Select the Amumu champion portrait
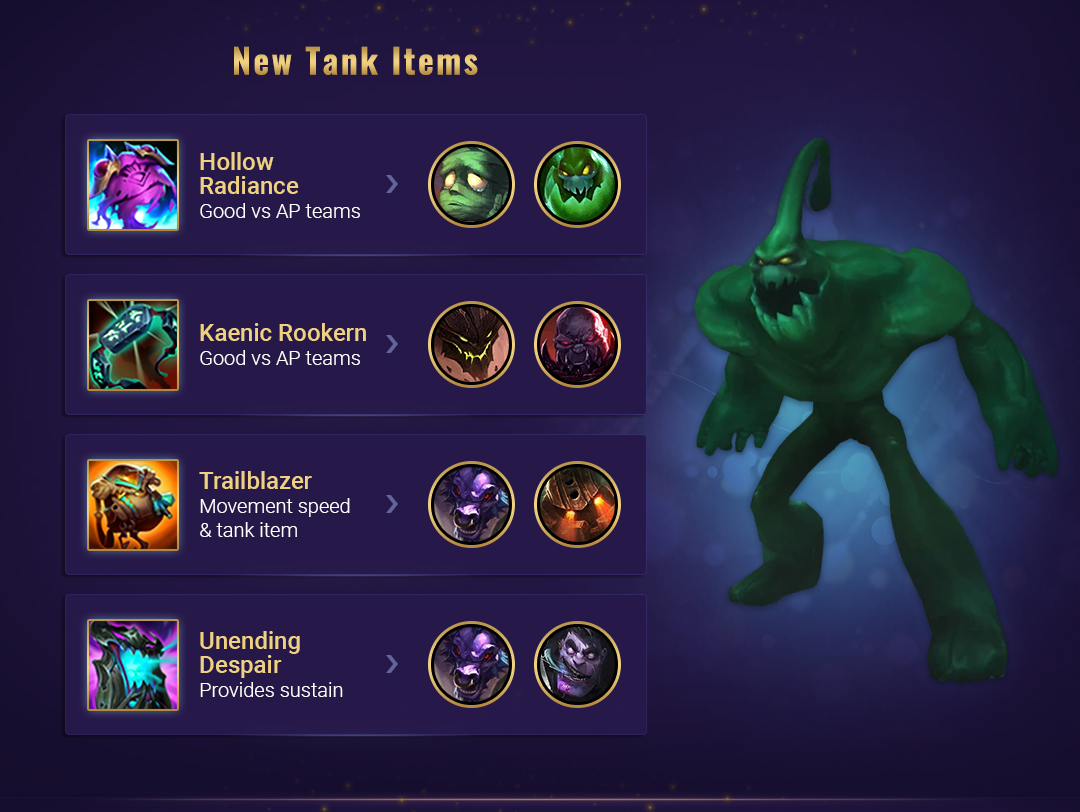 point(471,185)
